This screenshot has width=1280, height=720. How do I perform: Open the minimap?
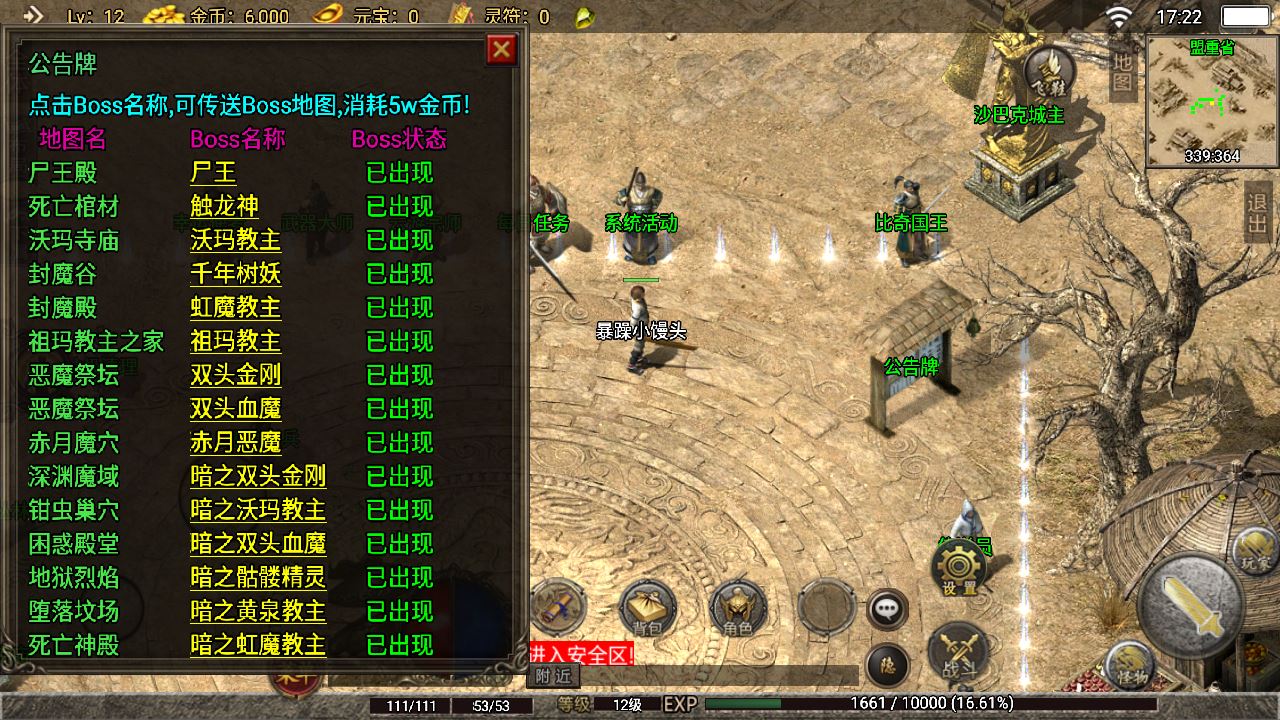1212,100
